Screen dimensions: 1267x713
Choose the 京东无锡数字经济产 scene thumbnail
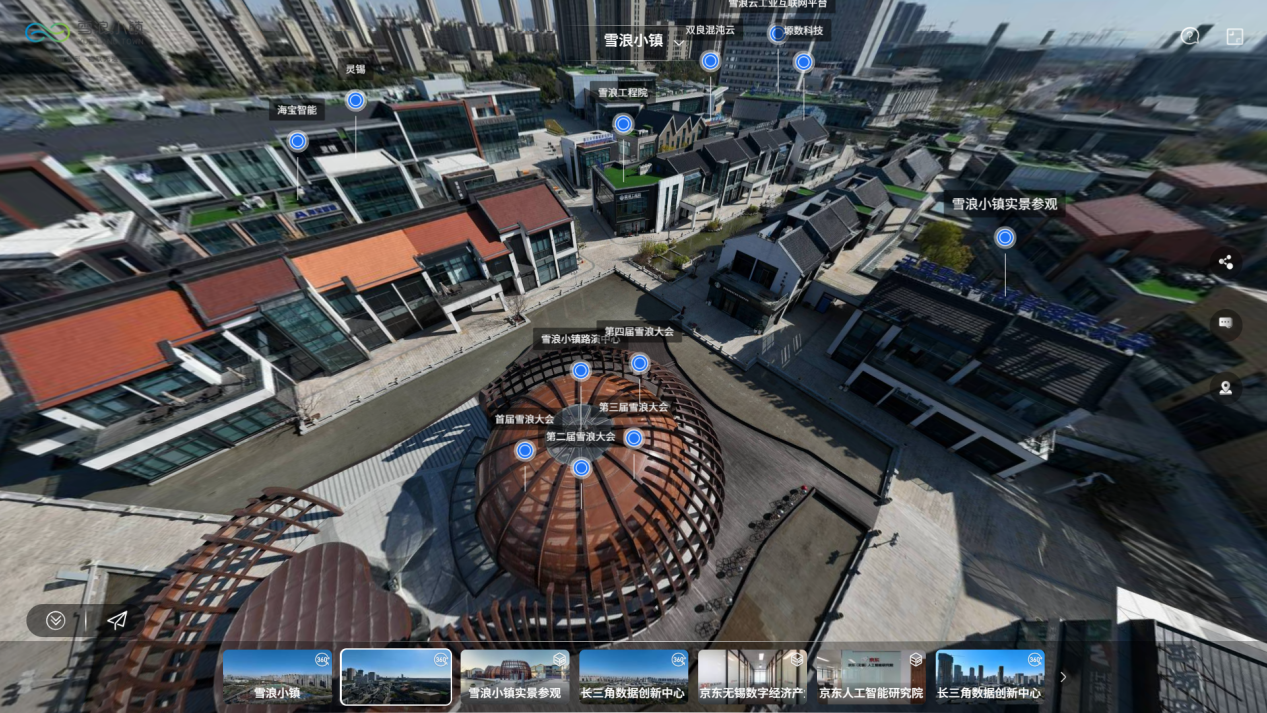click(x=752, y=677)
